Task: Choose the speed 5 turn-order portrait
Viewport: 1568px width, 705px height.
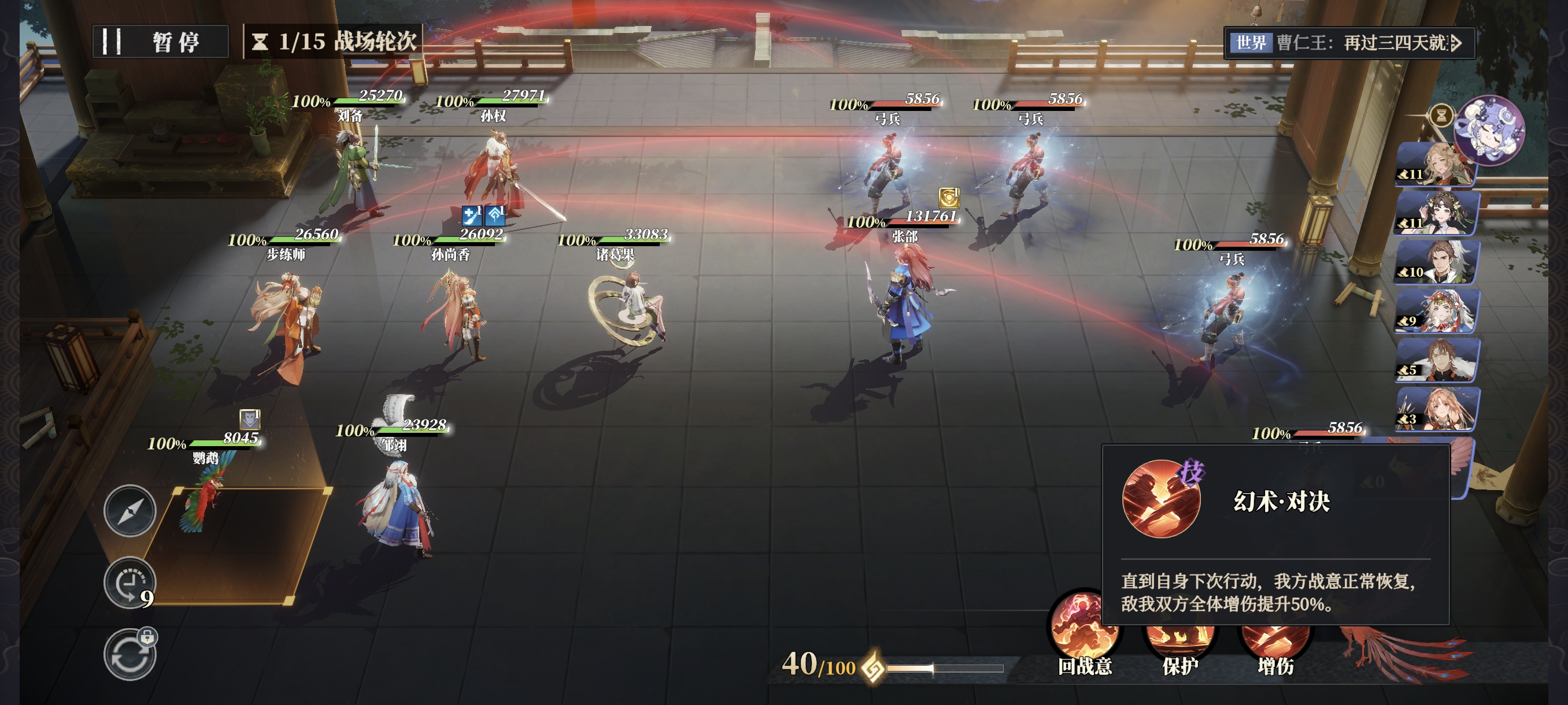Action: [1437, 361]
